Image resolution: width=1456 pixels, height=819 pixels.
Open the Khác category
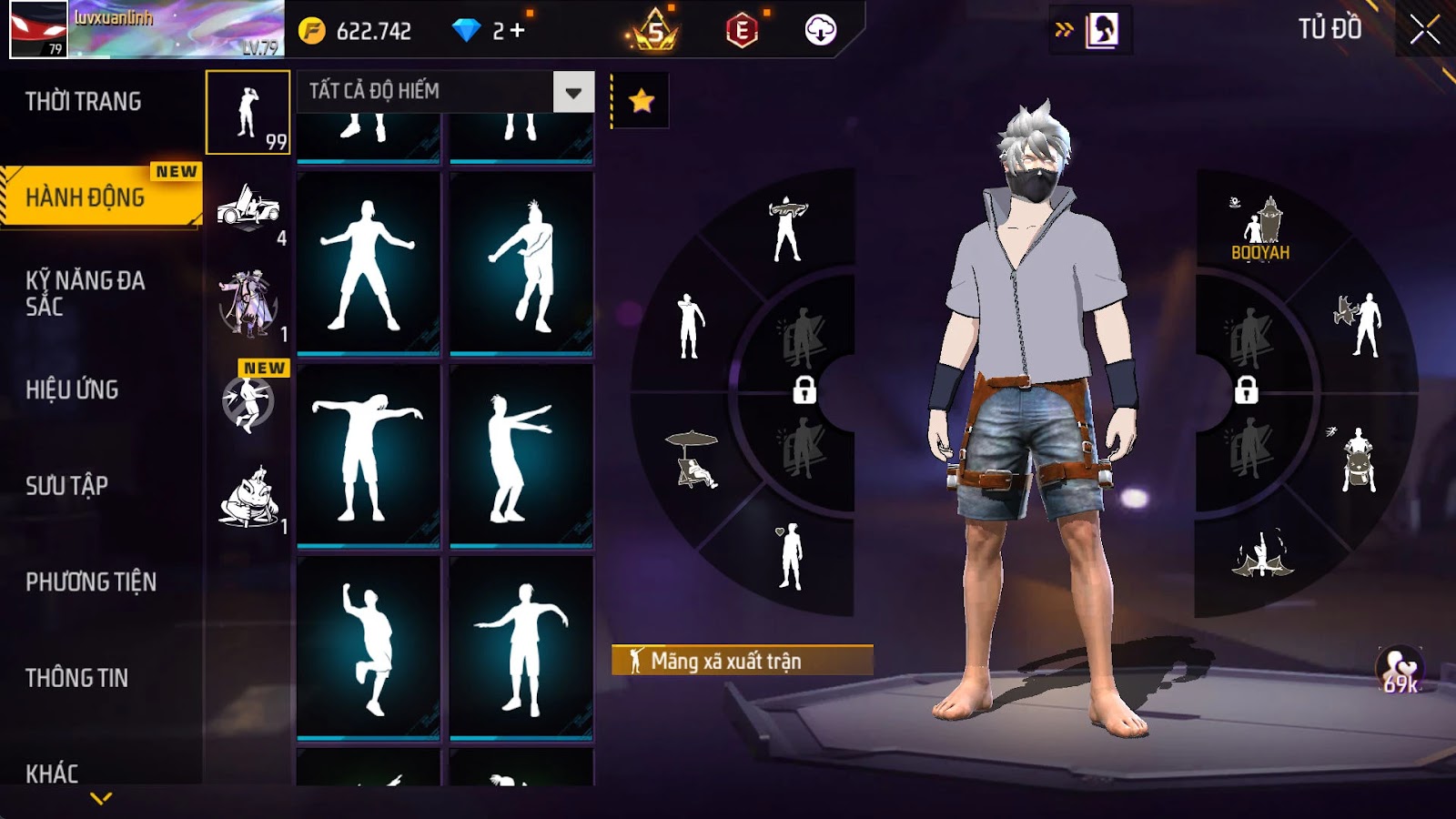point(52,773)
